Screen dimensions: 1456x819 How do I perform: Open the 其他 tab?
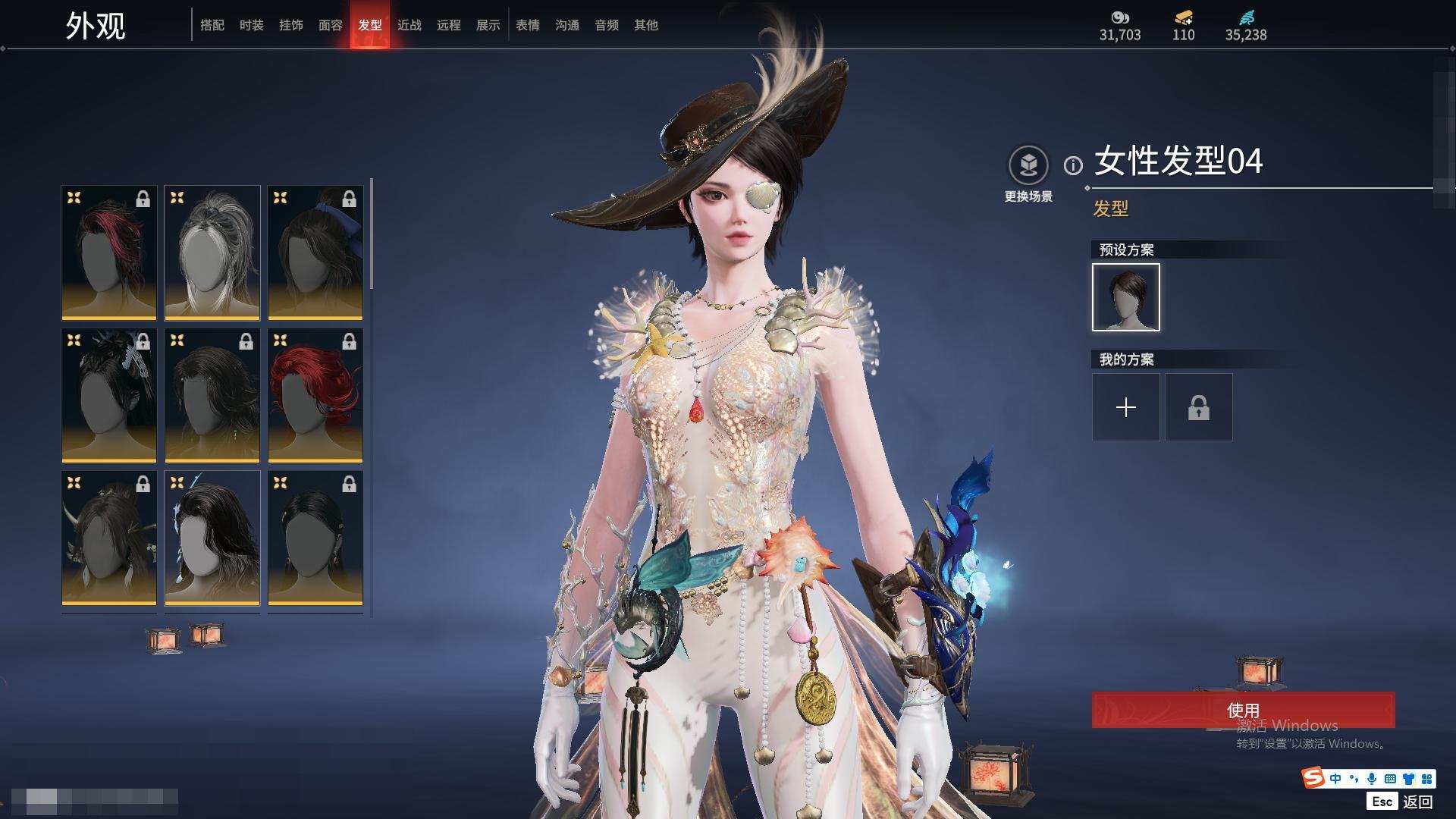[x=646, y=25]
